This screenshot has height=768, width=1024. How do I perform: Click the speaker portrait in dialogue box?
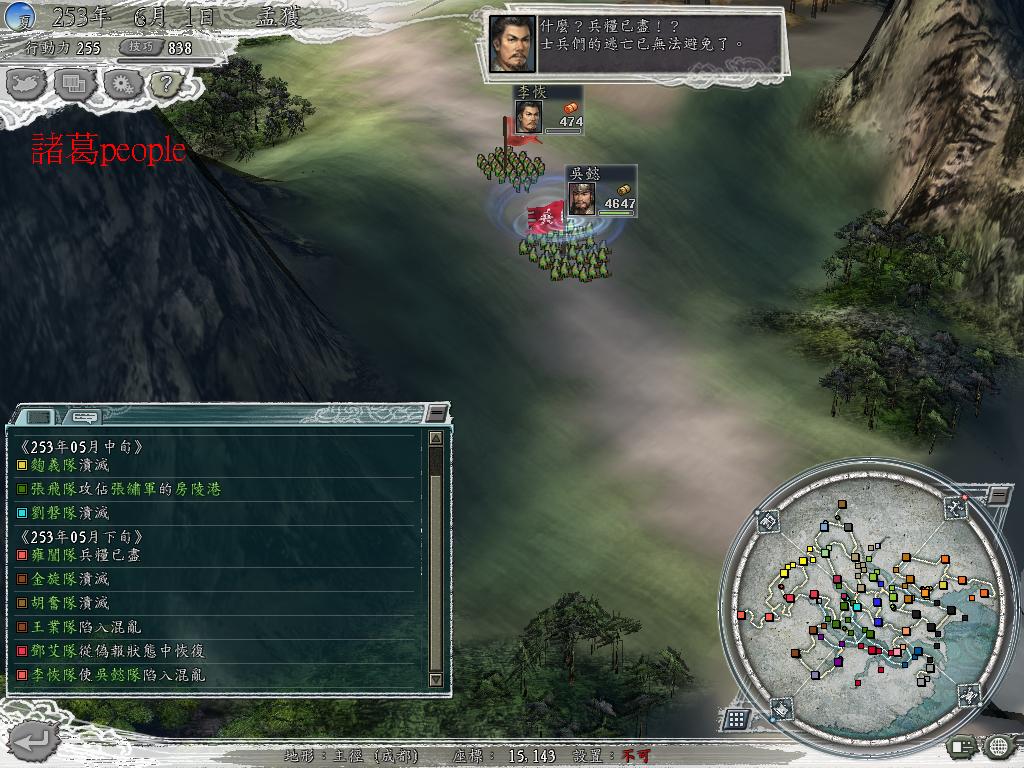point(510,44)
